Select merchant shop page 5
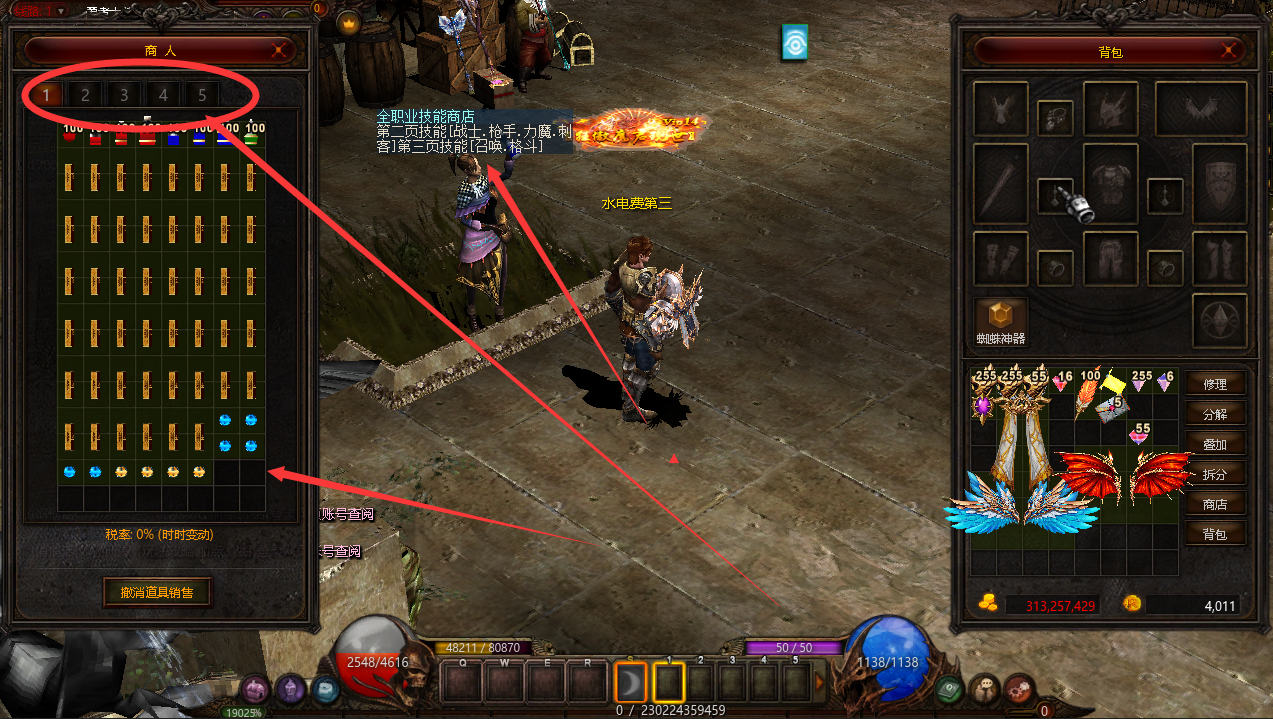Viewport: 1273px width, 719px height. (202, 95)
